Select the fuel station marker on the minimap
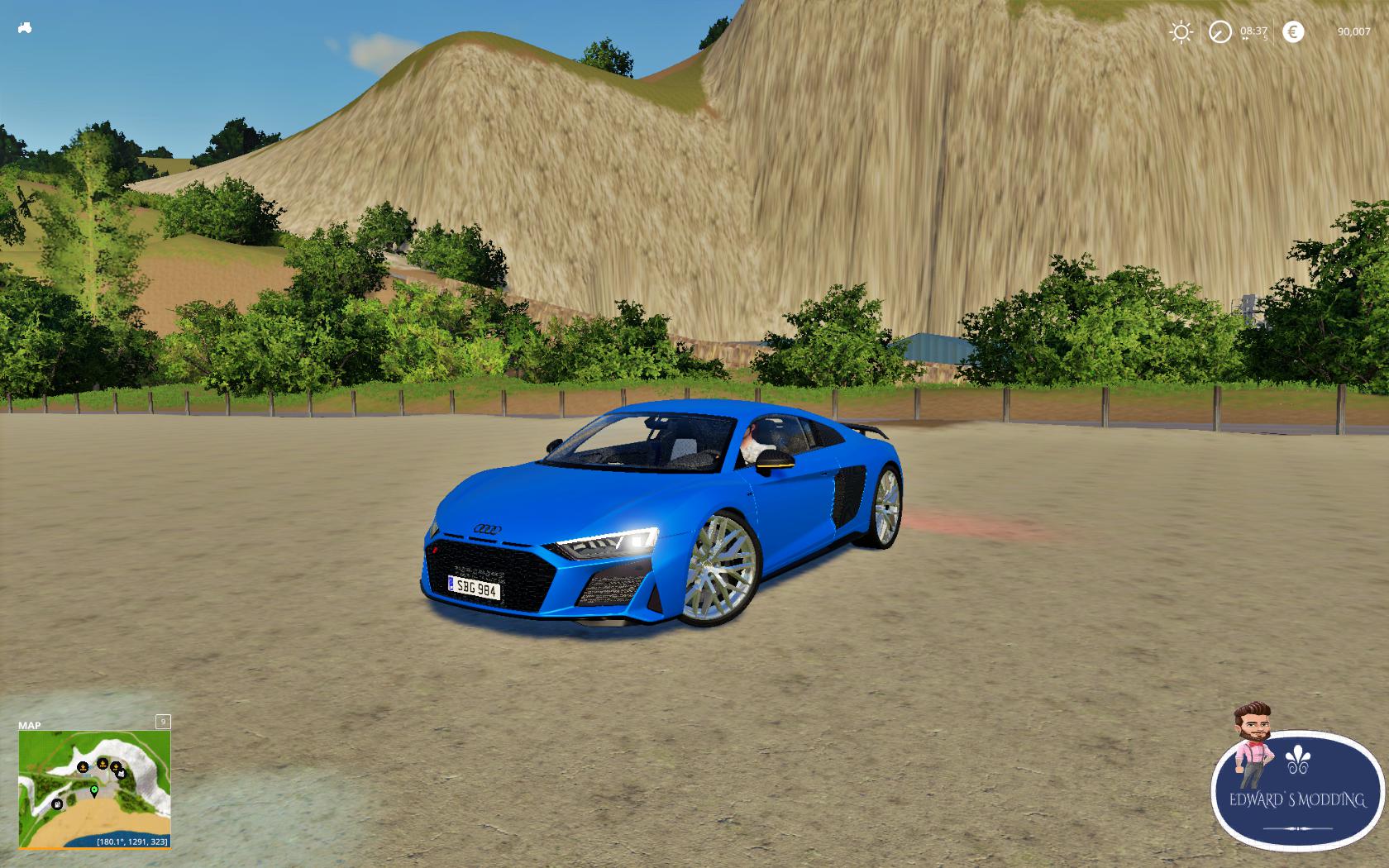This screenshot has height=868, width=1389. click(57, 804)
